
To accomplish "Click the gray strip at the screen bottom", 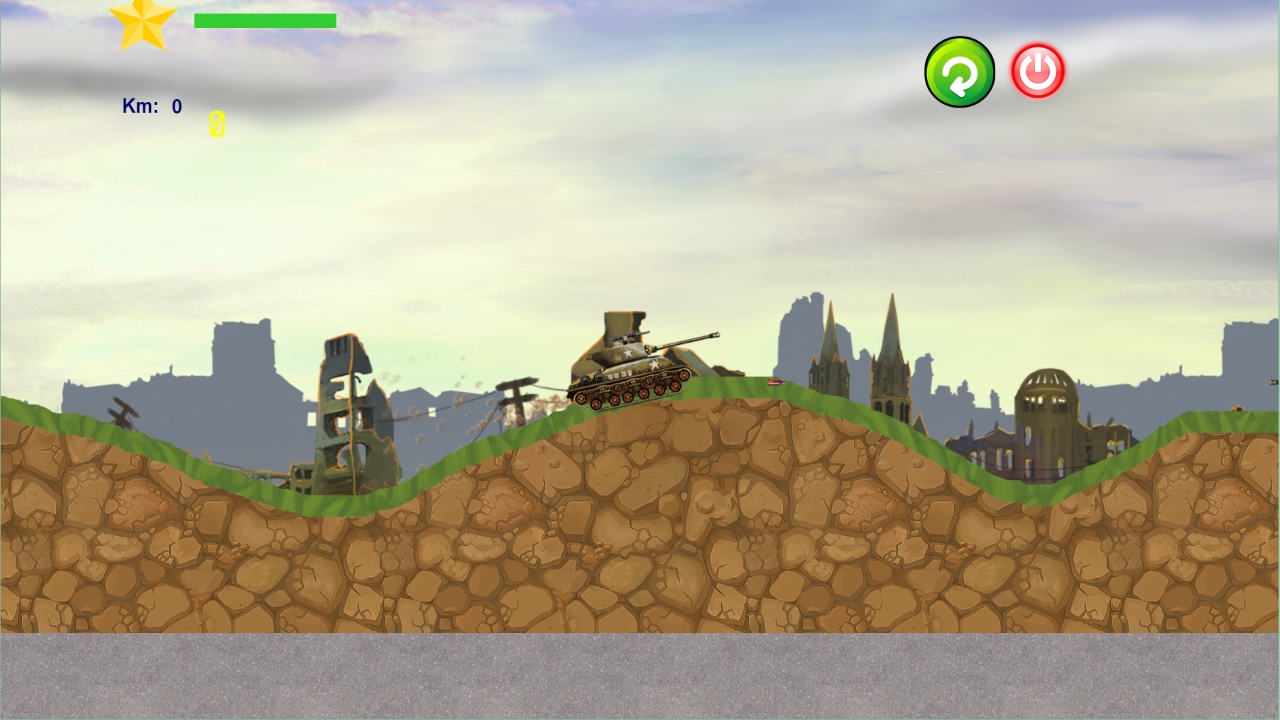I will click(x=640, y=675).
